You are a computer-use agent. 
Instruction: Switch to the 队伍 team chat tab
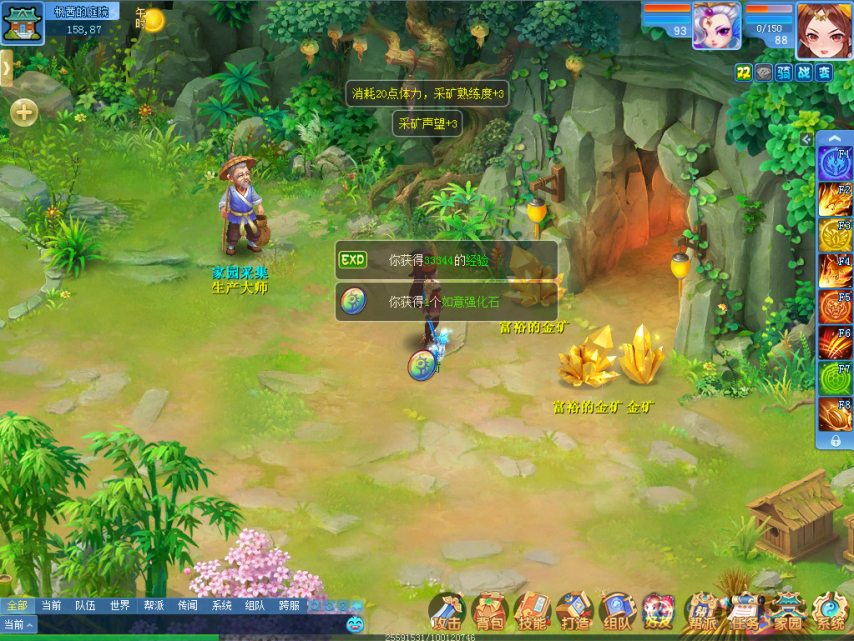pyautogui.click(x=85, y=605)
